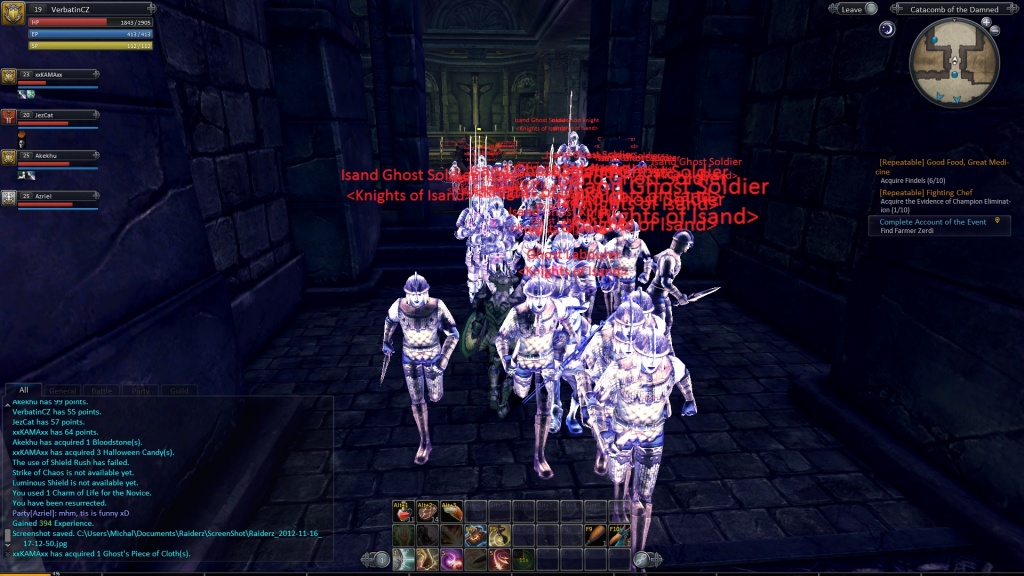Select the Good Food, Great Medicine quest
This screenshot has height=576, width=1024.
[x=941, y=165]
